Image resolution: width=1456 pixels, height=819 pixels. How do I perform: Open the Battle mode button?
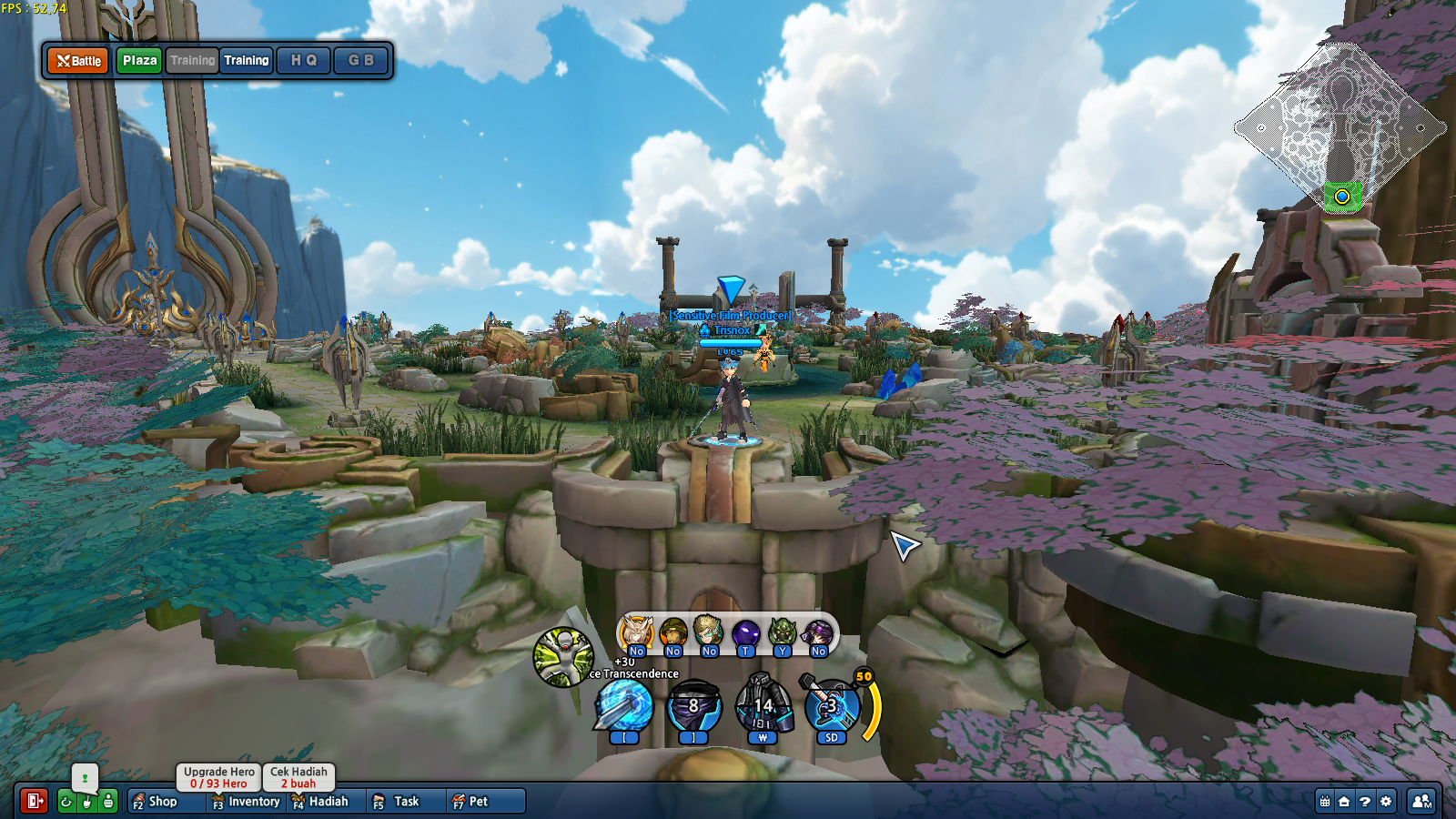tap(78, 61)
